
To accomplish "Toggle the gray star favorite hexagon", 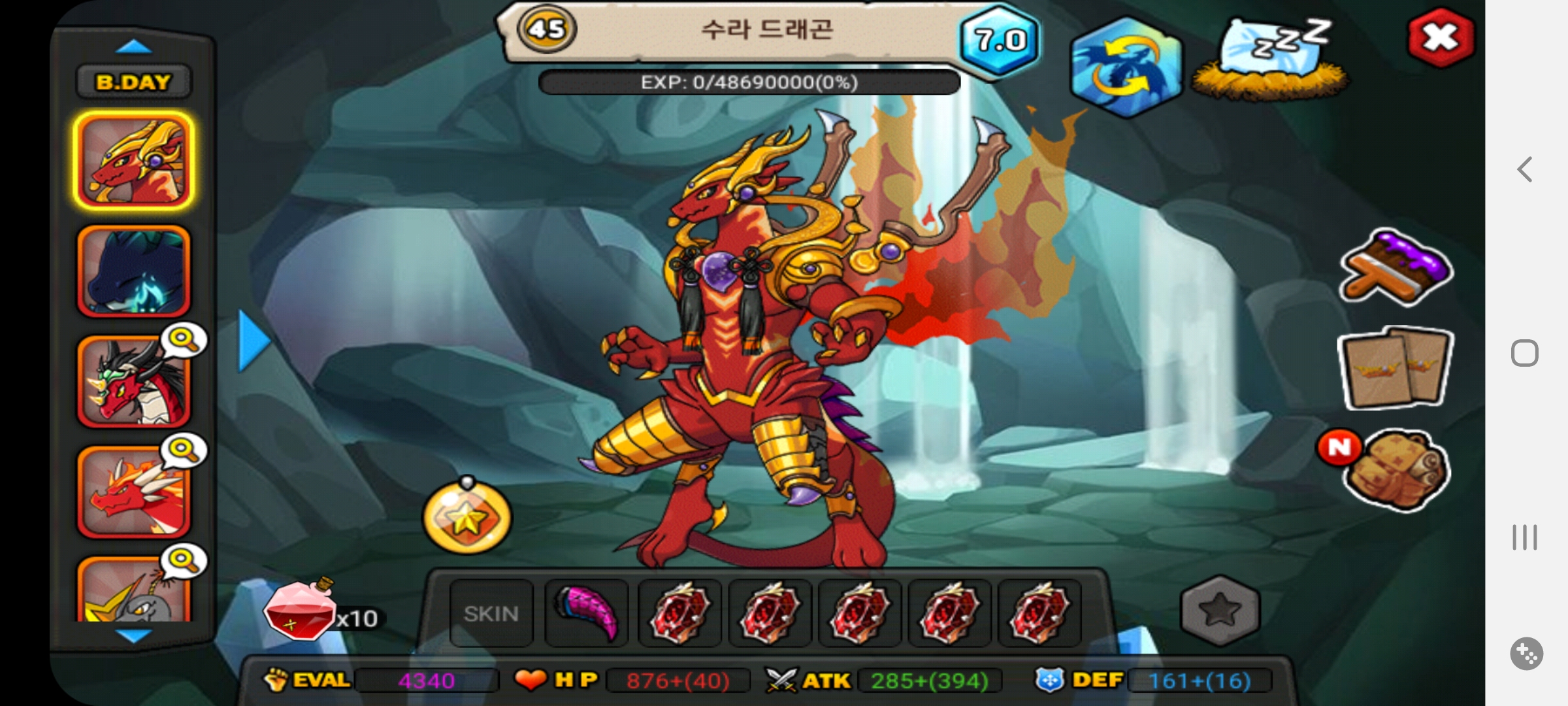I will coord(1220,611).
